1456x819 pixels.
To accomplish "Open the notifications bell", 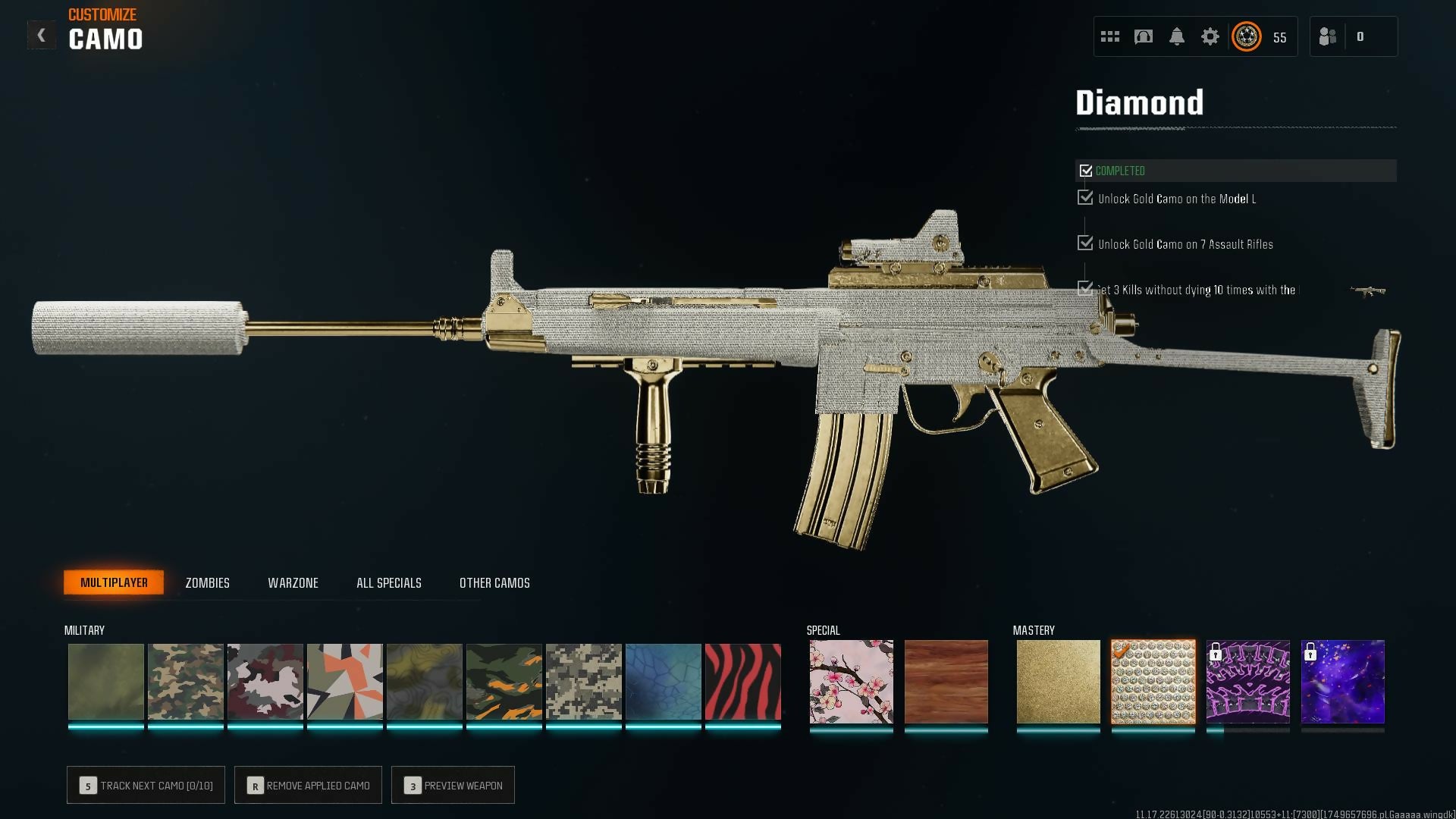I will [x=1176, y=36].
